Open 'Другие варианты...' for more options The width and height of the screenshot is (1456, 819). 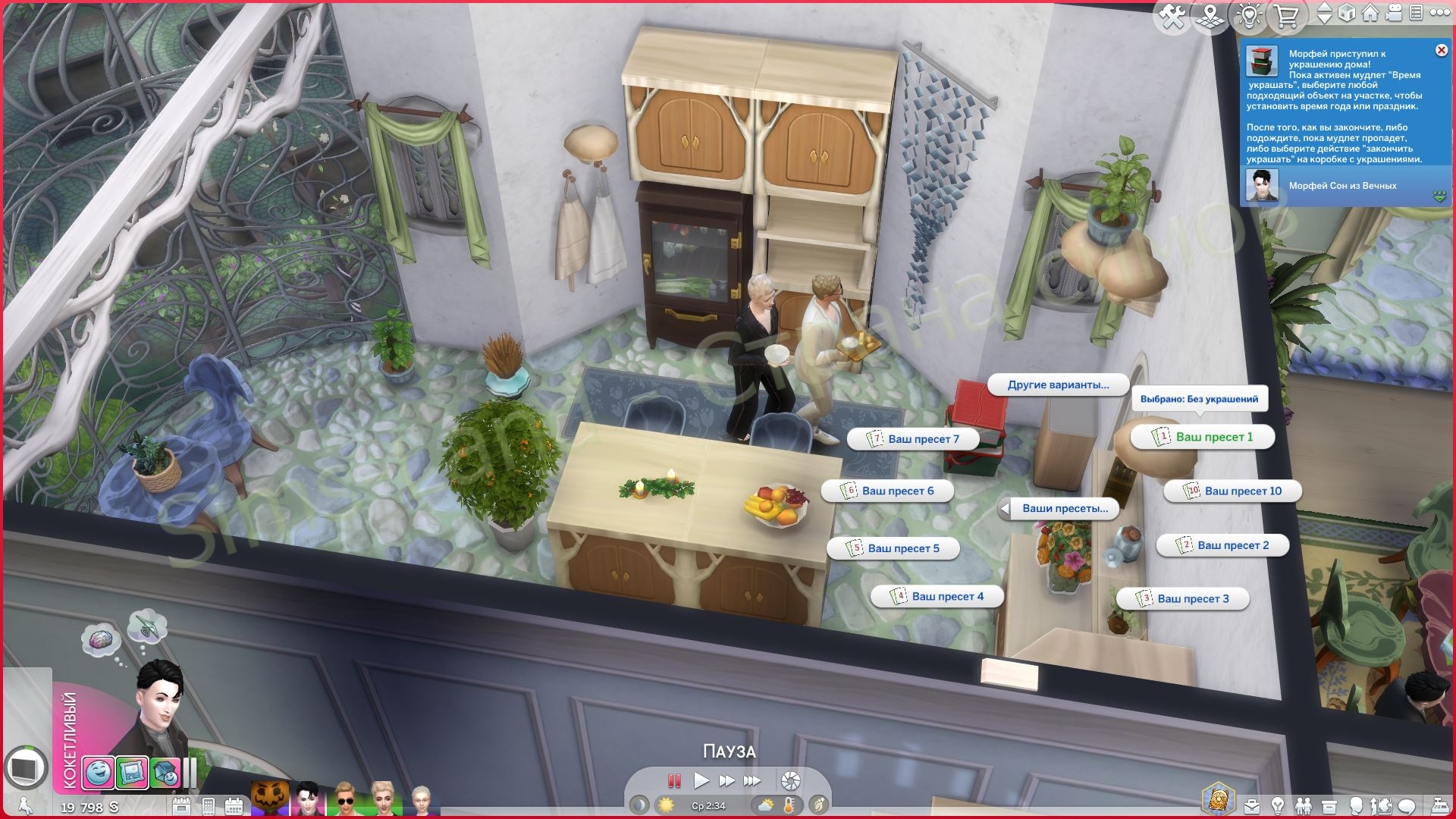click(1058, 385)
